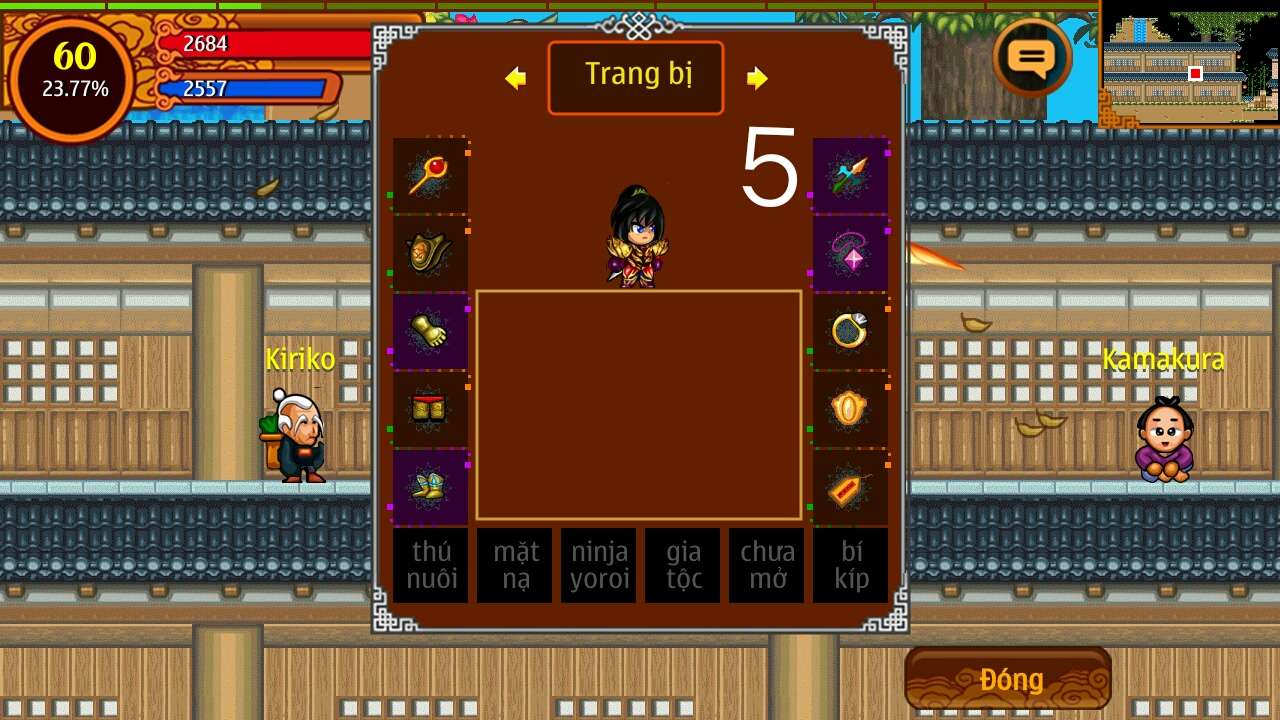Go to the next panel with the right arrow
1280x720 pixels.
pyautogui.click(x=757, y=78)
